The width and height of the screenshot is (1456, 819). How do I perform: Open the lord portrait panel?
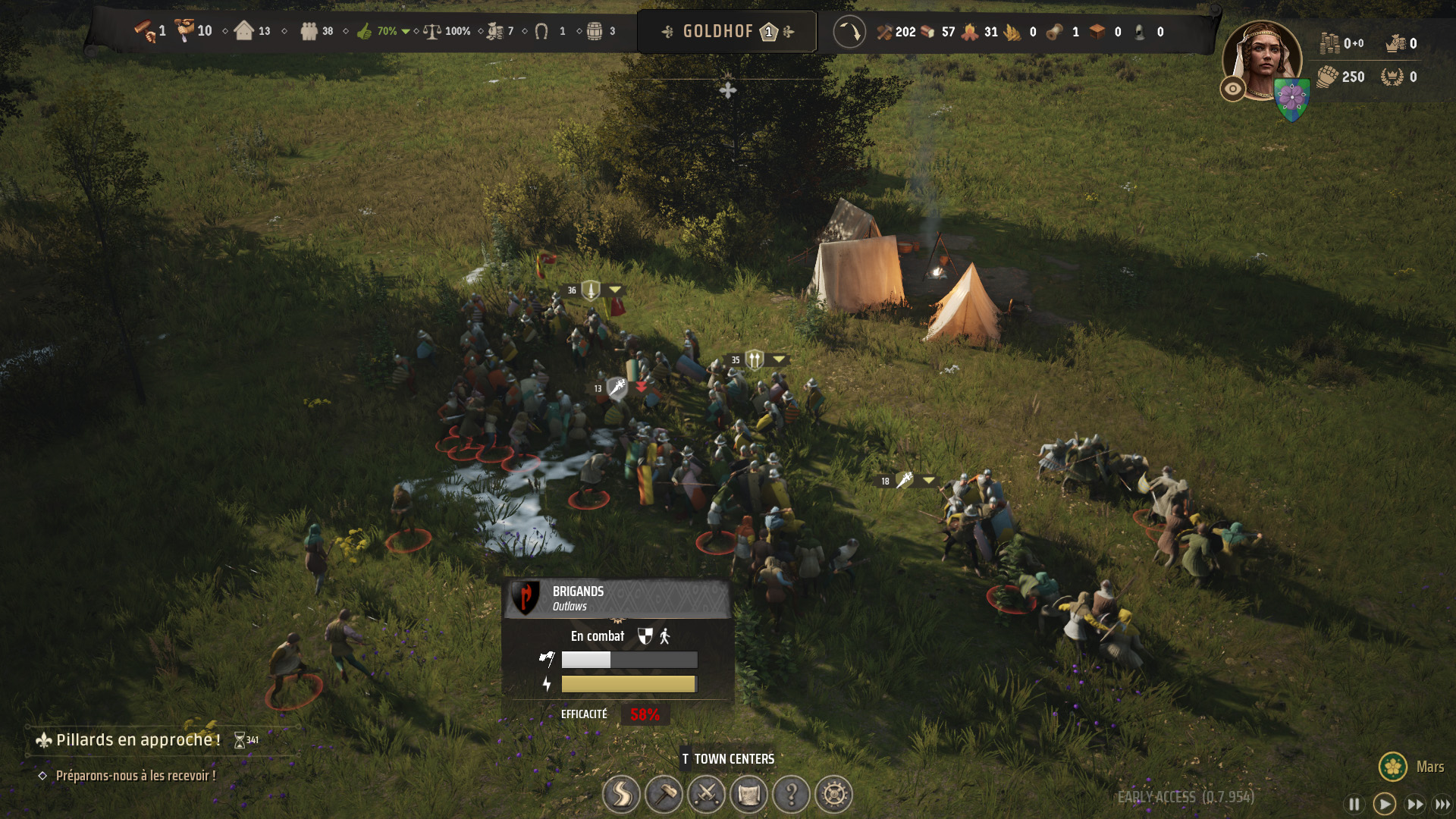[x=1262, y=59]
